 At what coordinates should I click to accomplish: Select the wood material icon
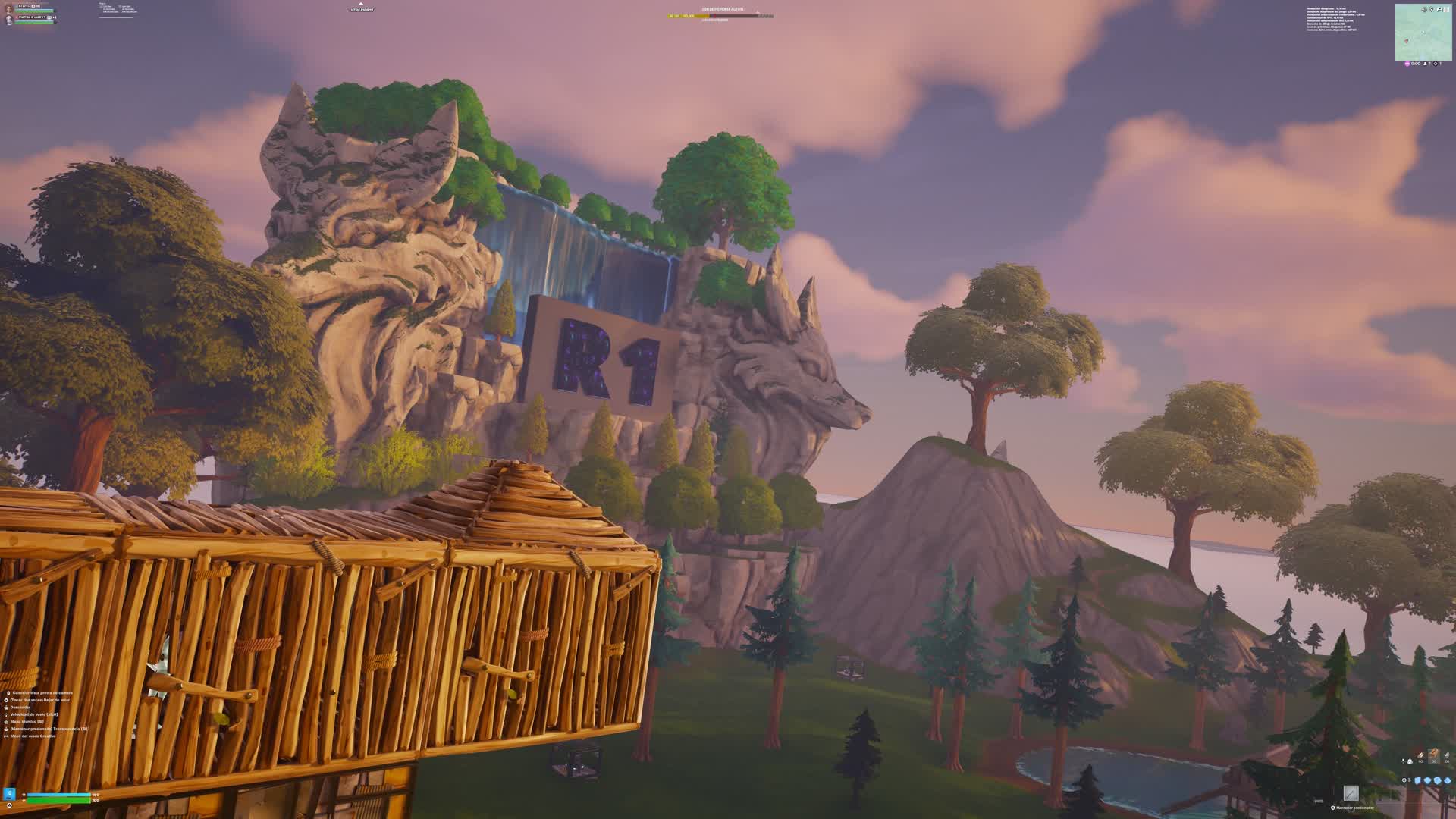coord(1420,758)
